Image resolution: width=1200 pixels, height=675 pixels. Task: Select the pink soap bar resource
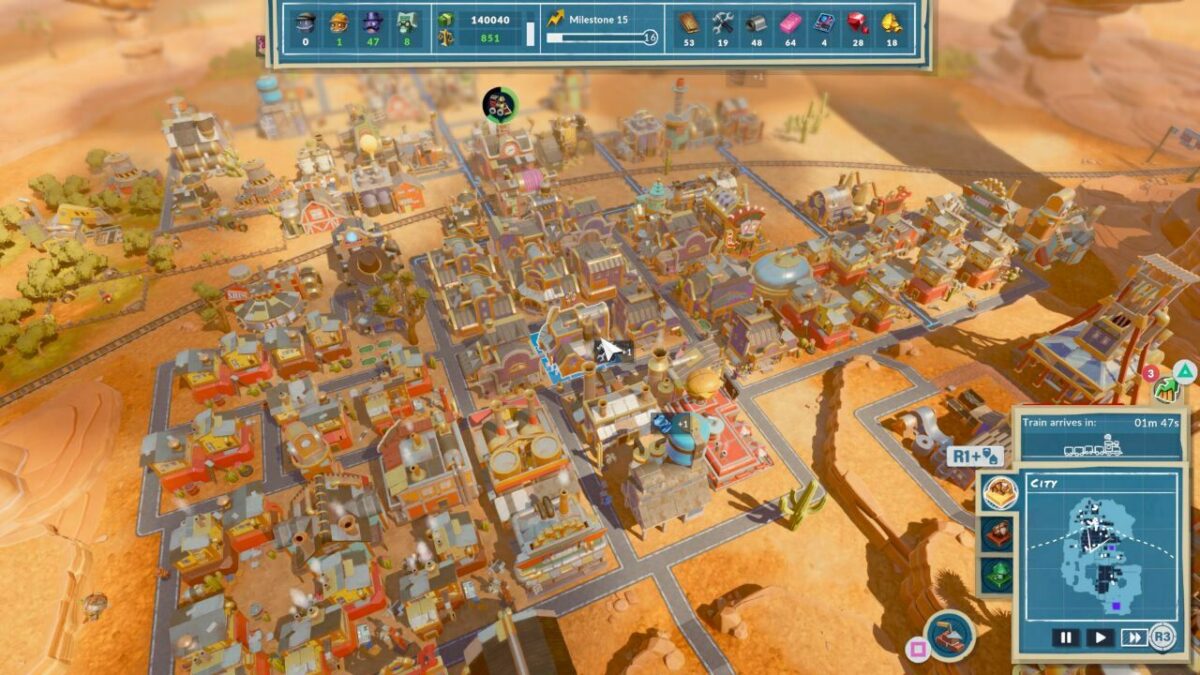point(791,22)
